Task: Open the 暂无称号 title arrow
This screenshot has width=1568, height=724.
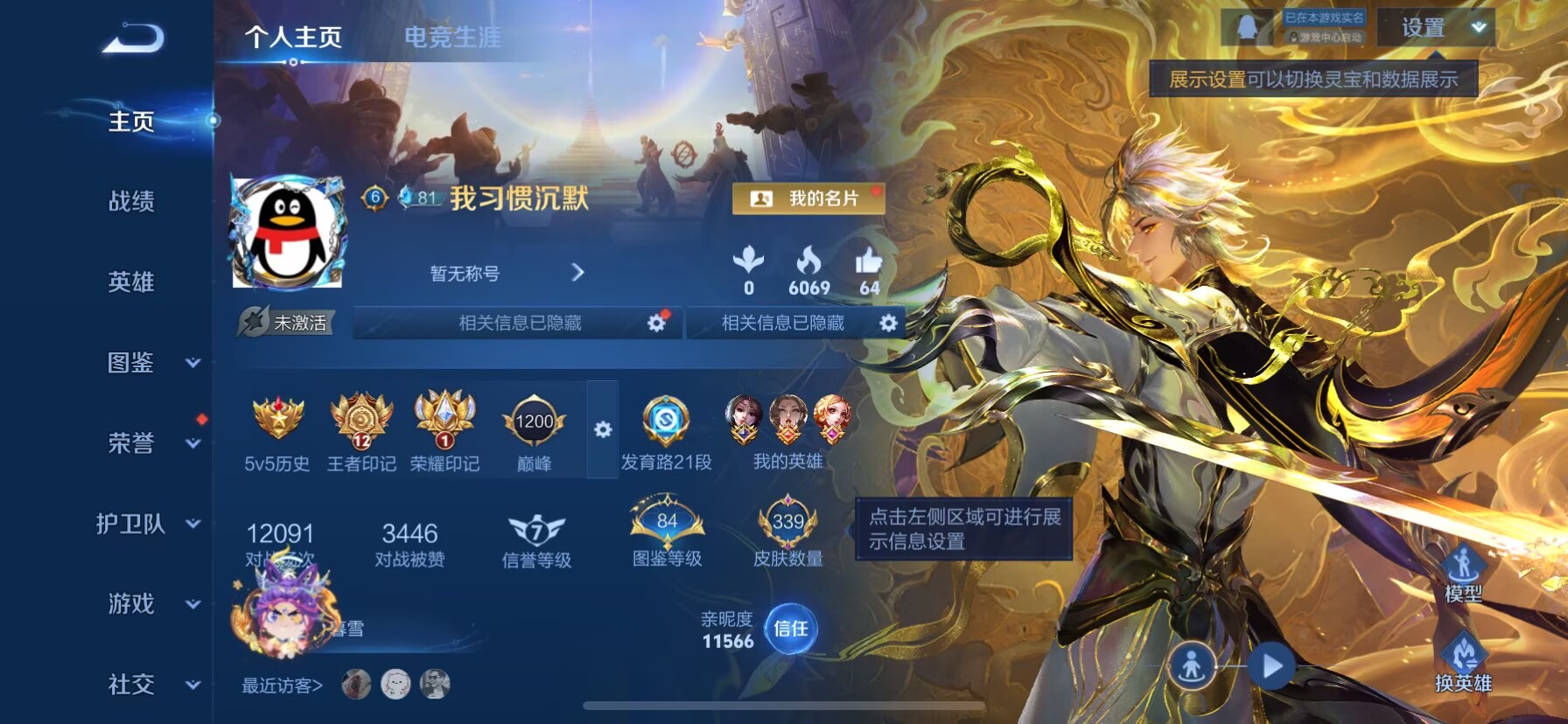Action: pyautogui.click(x=577, y=273)
